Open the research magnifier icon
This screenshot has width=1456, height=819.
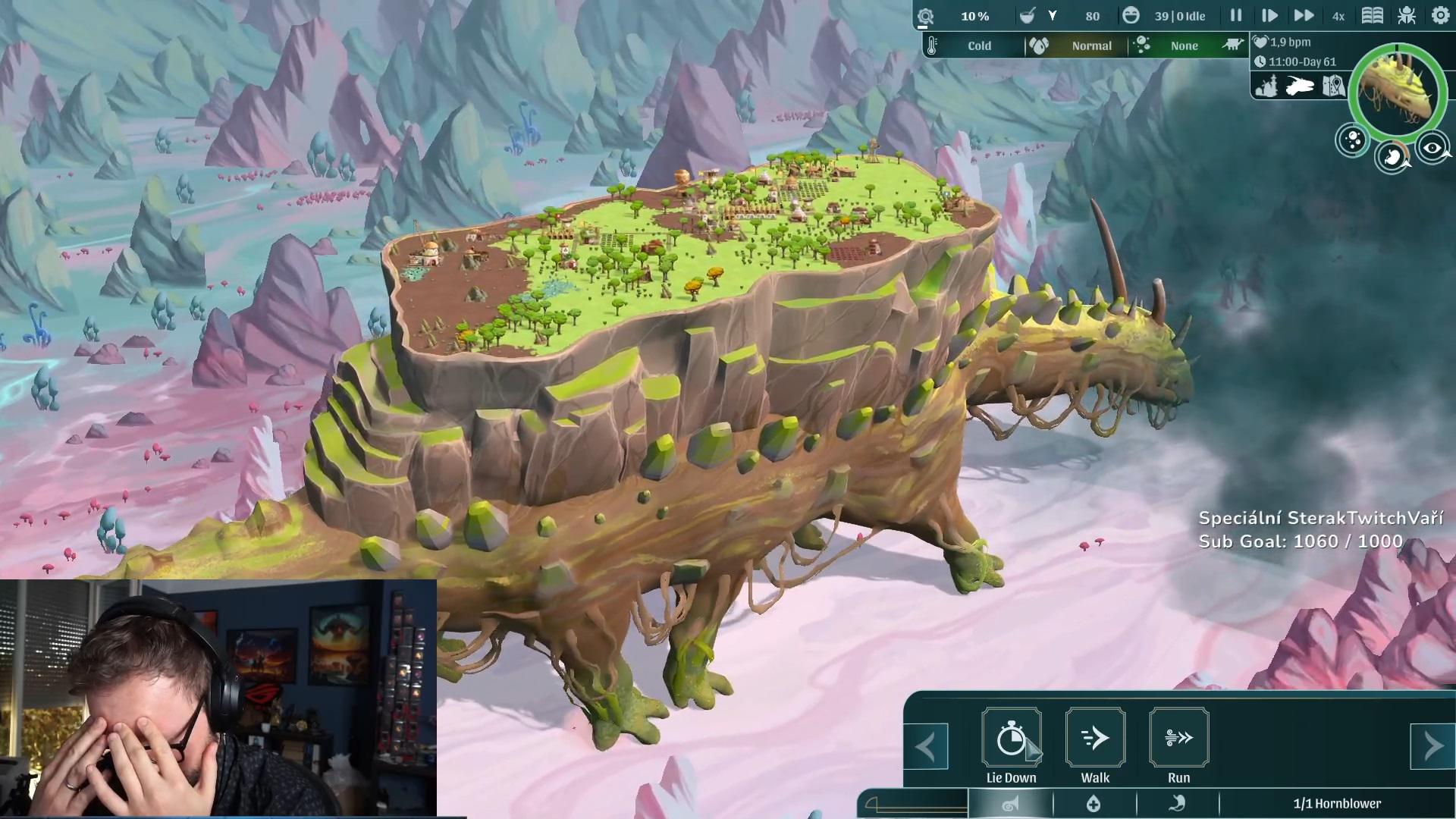point(925,16)
